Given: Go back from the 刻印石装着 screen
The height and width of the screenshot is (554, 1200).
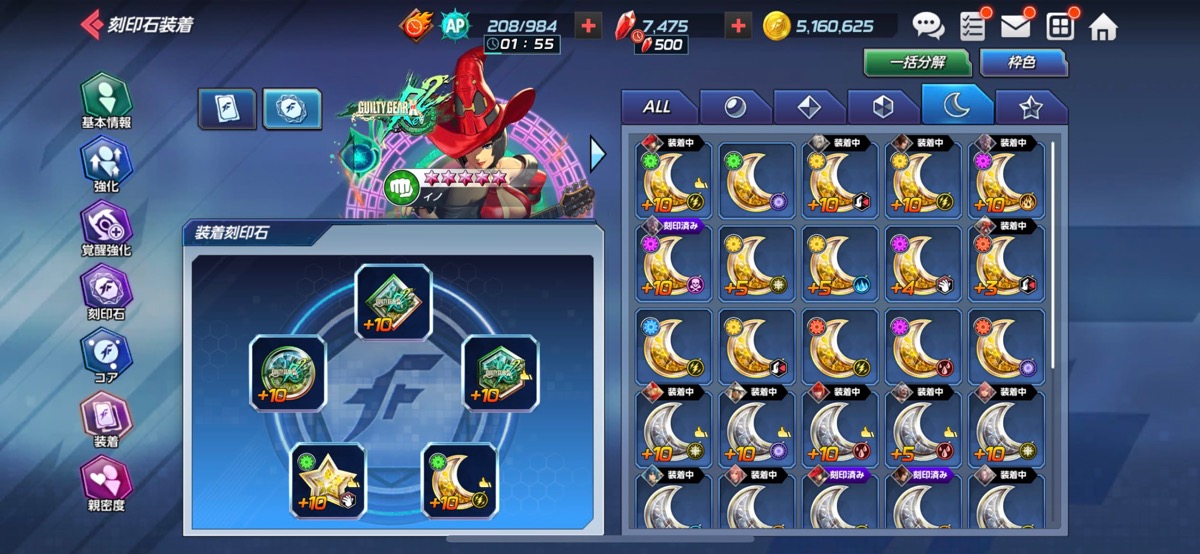Looking at the screenshot, I should coord(92,25).
